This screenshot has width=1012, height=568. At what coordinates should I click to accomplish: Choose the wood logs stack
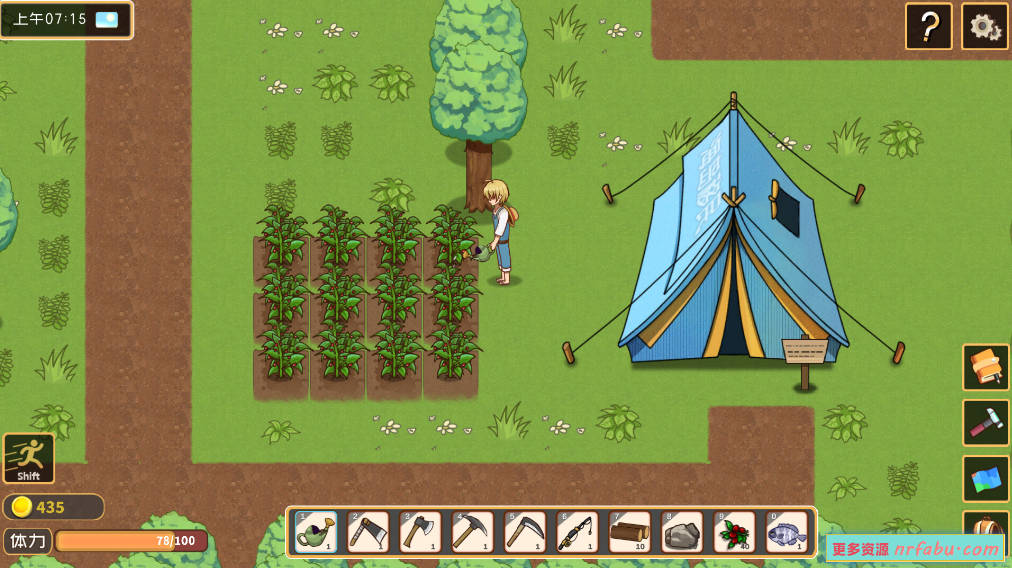pyautogui.click(x=629, y=531)
